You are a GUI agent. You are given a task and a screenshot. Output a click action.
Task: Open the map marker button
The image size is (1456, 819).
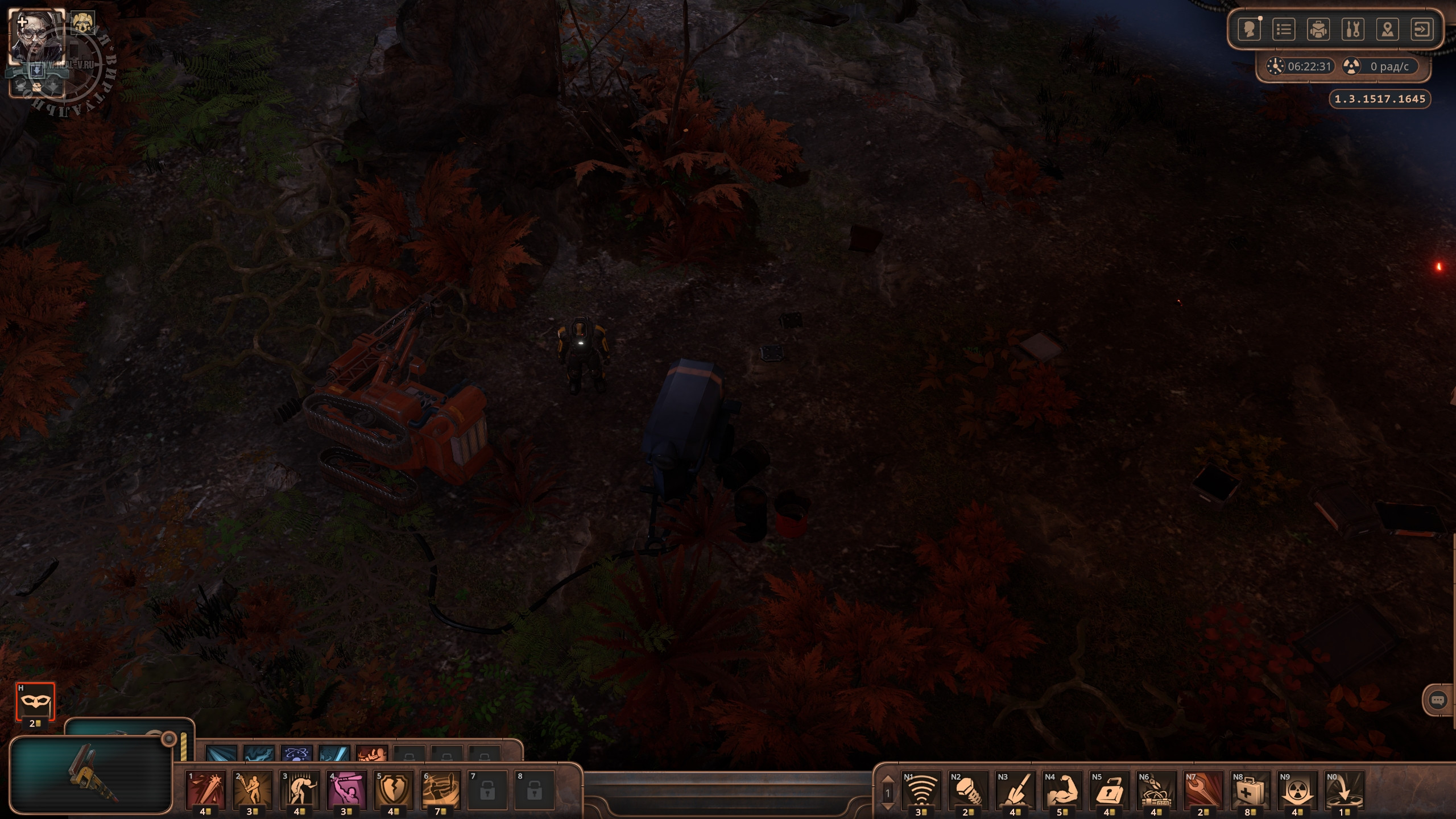click(1388, 30)
